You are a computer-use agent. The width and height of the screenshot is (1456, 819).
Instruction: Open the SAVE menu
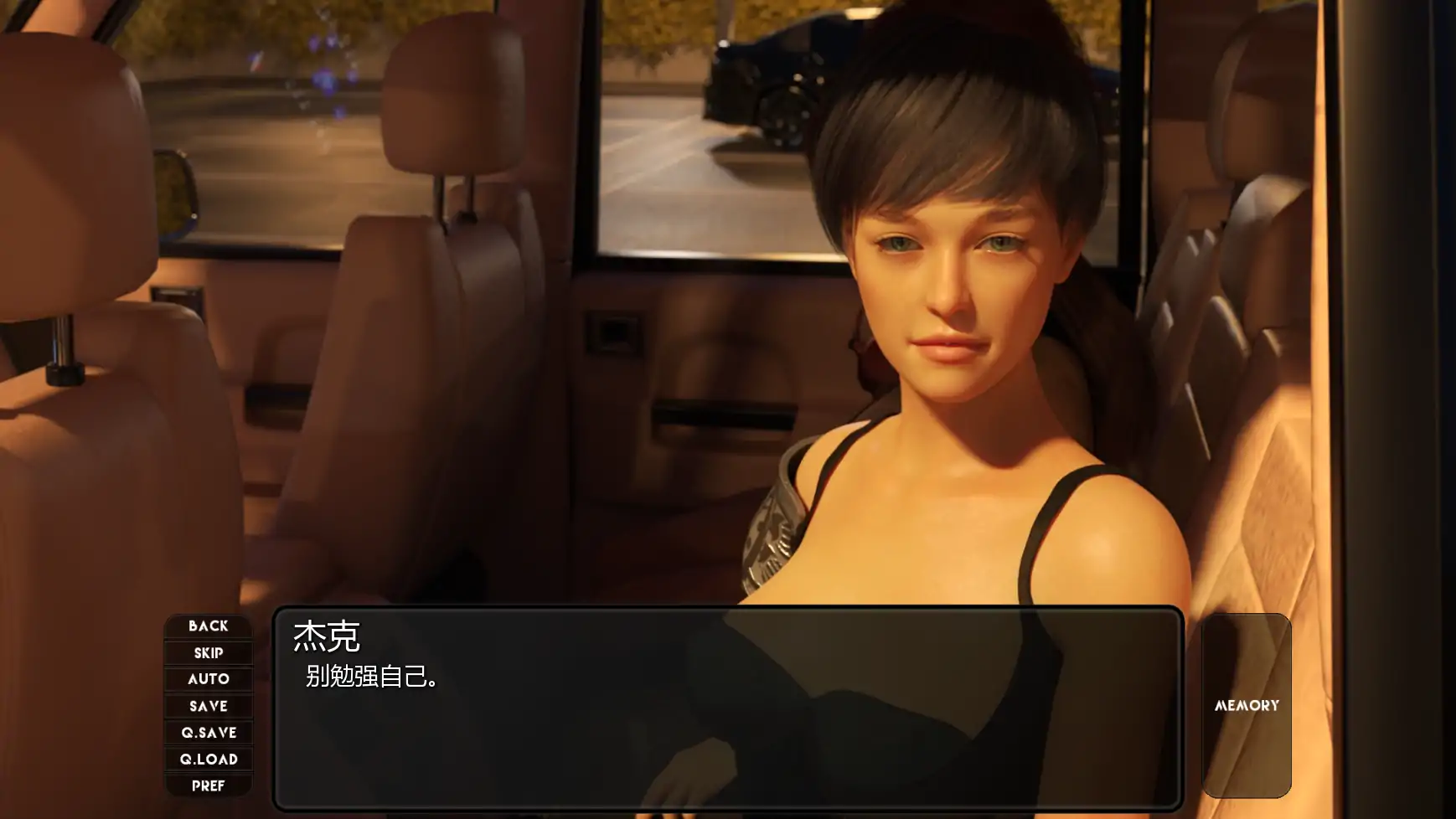point(209,706)
